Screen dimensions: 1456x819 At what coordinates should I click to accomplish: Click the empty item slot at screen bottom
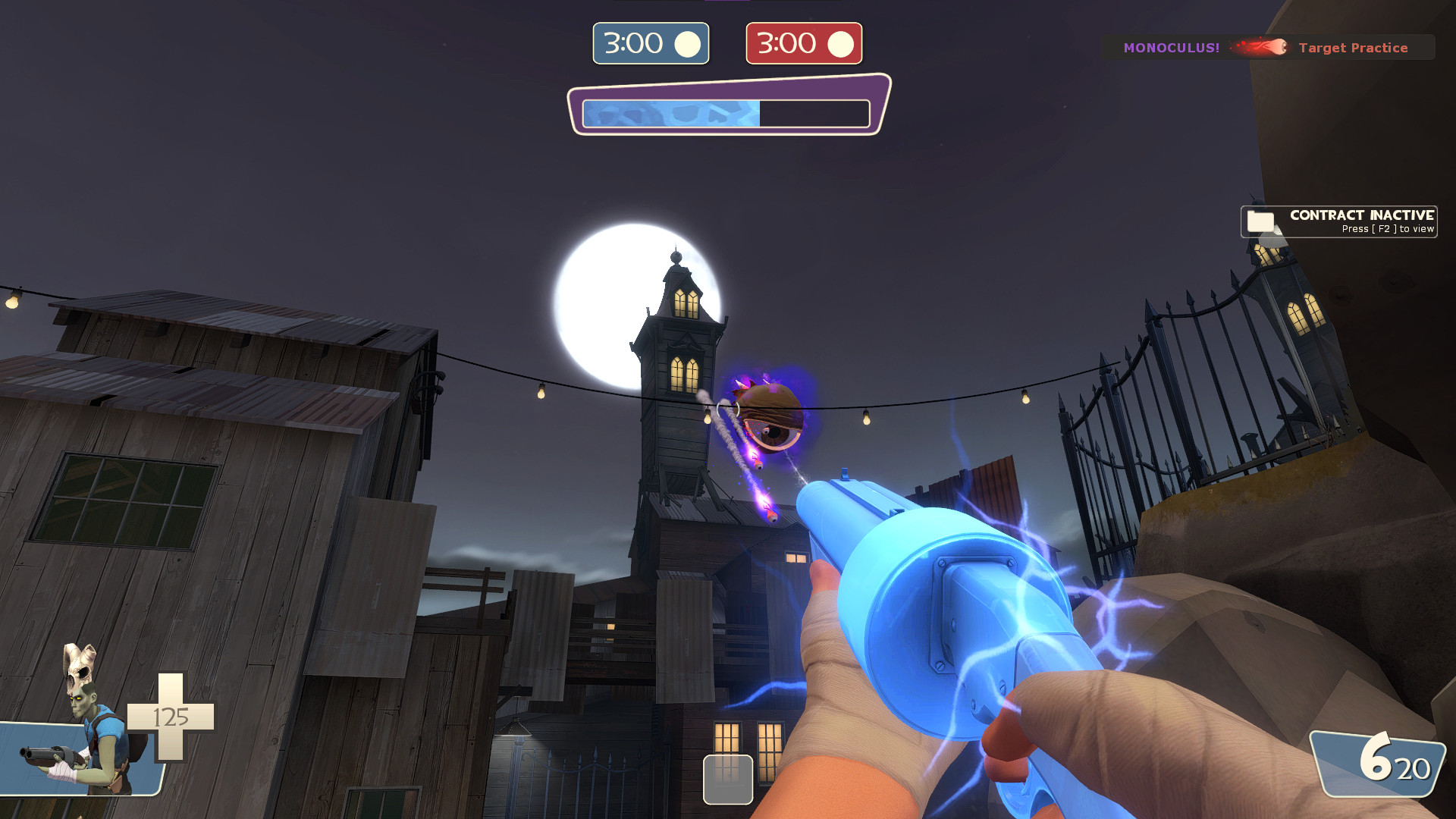tap(728, 779)
